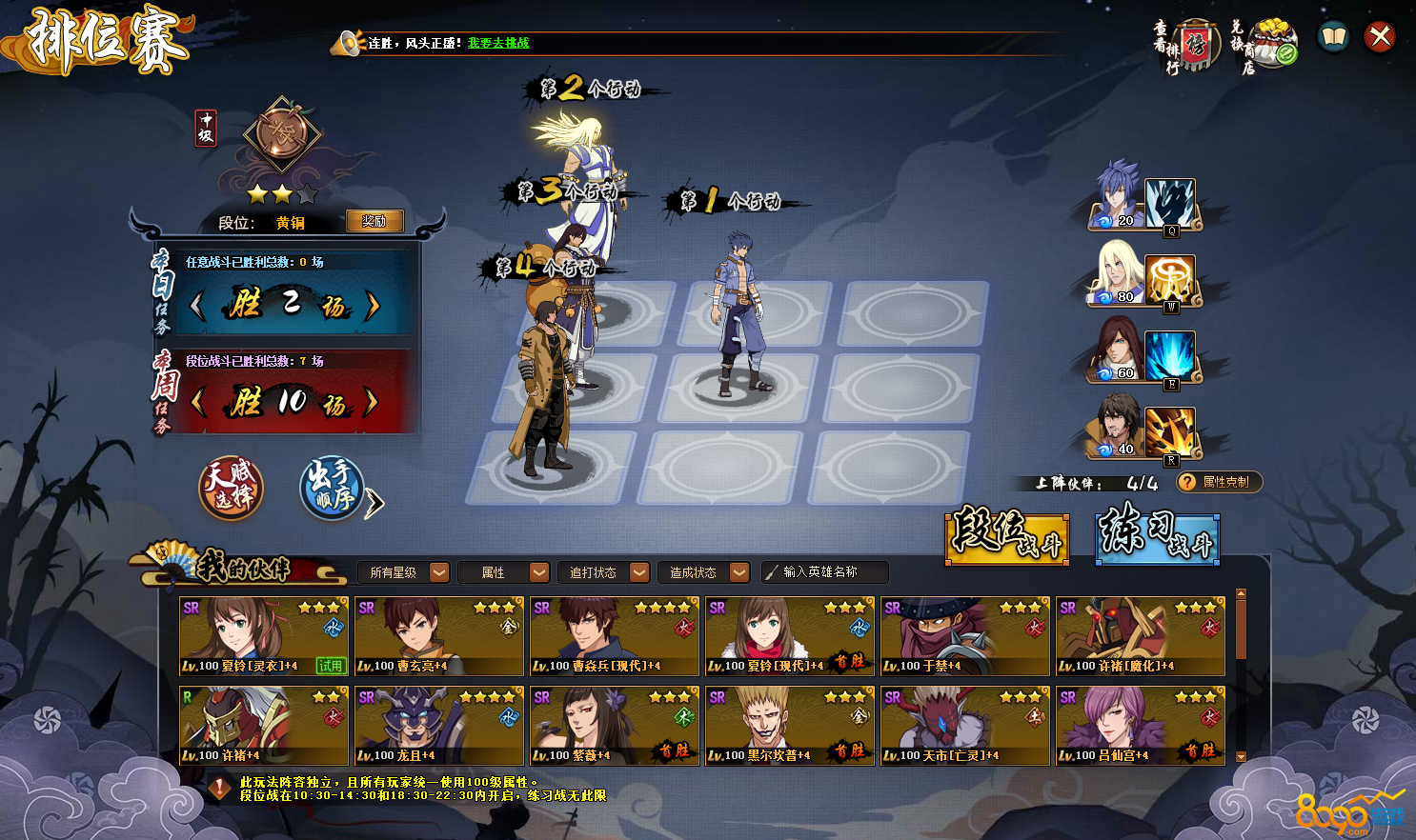Open the action order (出手顺序) button
Image resolution: width=1416 pixels, height=840 pixels.
pos(332,489)
